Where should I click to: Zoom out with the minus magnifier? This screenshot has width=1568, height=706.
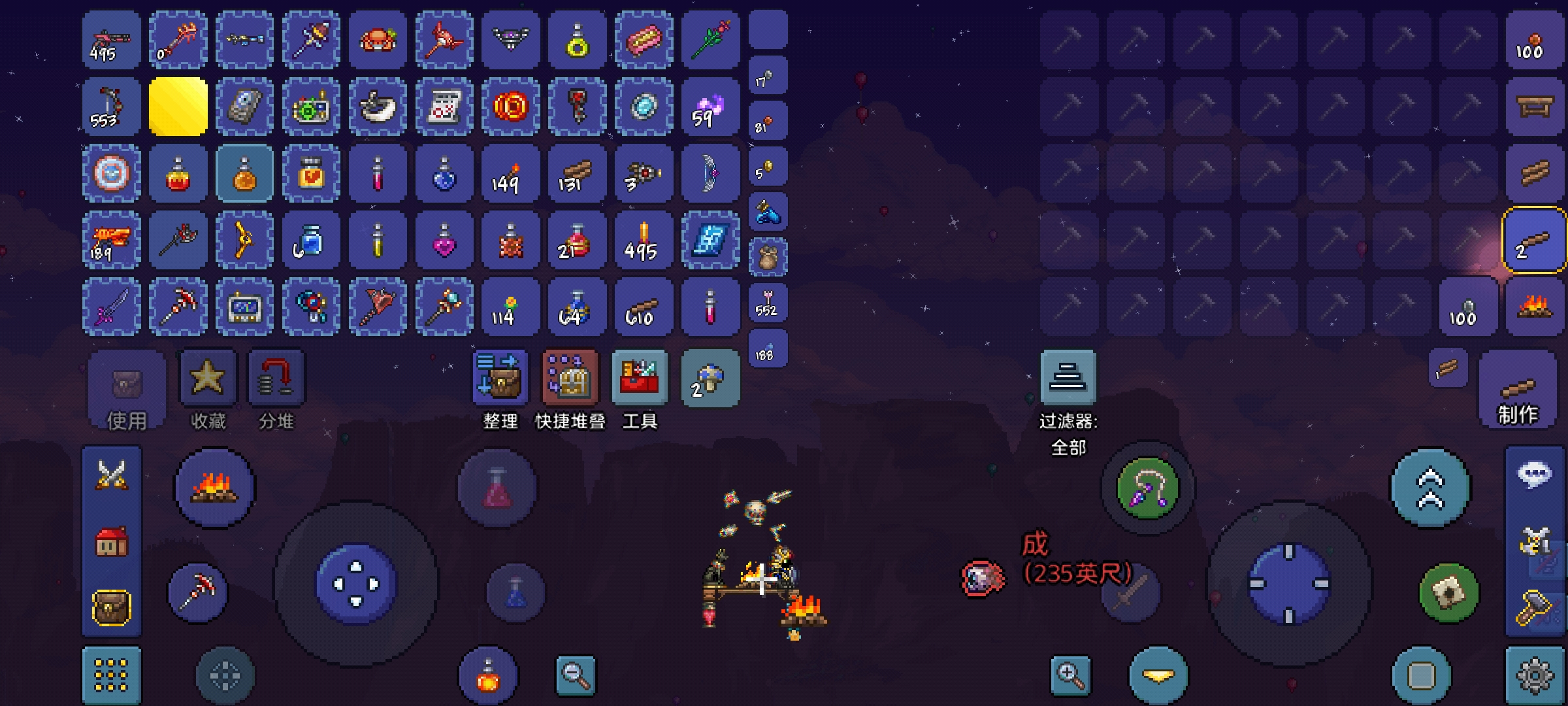pos(576,675)
